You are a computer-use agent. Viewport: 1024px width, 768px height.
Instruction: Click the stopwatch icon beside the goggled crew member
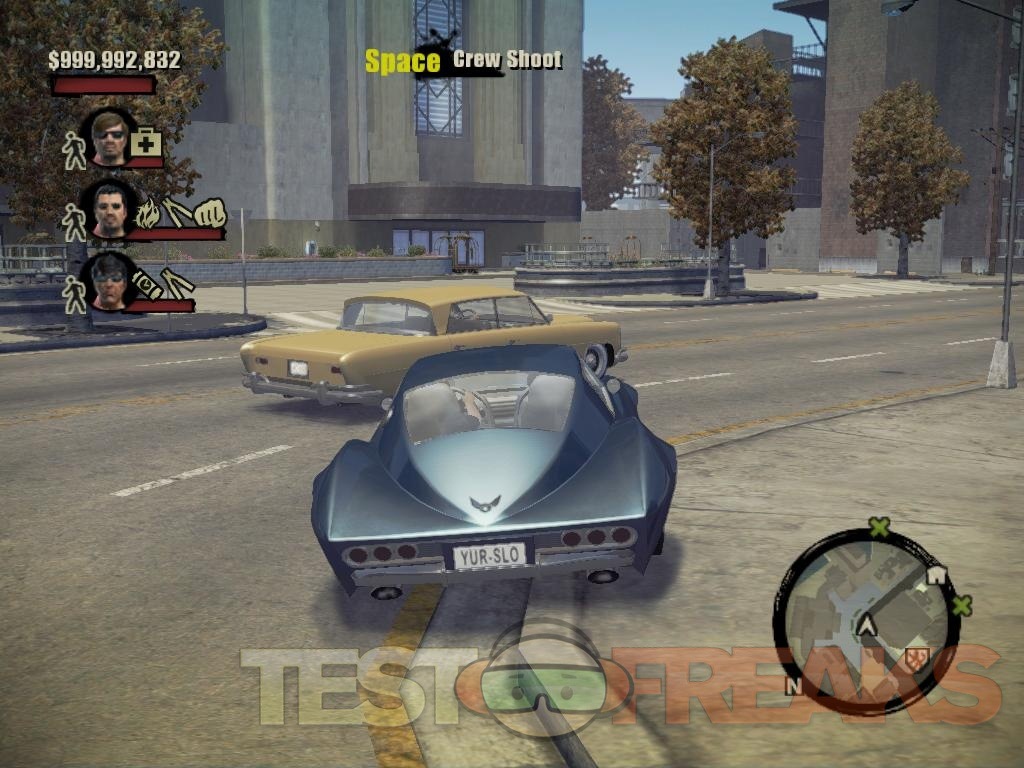pyautogui.click(x=144, y=281)
